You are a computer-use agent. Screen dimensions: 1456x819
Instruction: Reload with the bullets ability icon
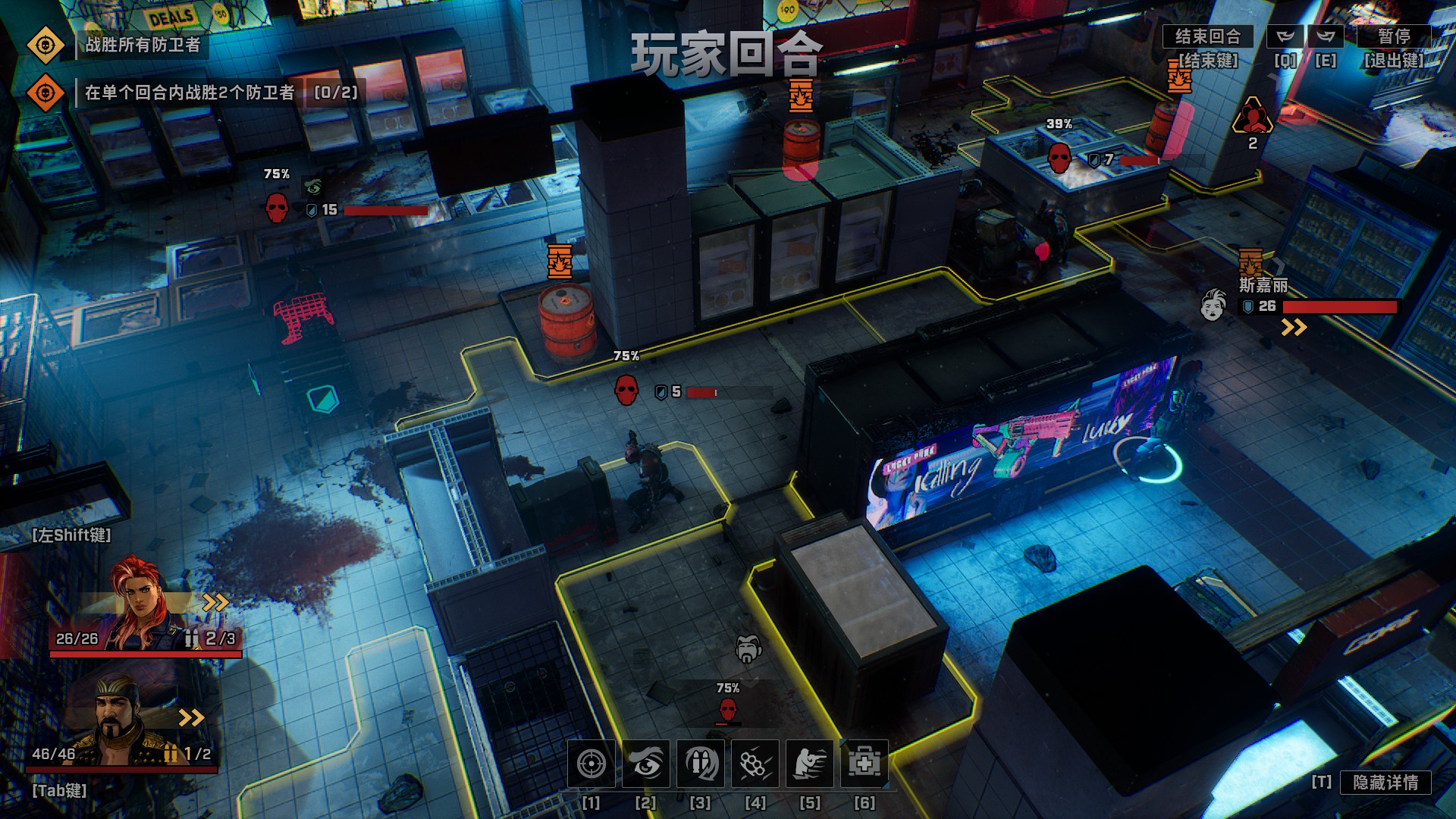701,764
